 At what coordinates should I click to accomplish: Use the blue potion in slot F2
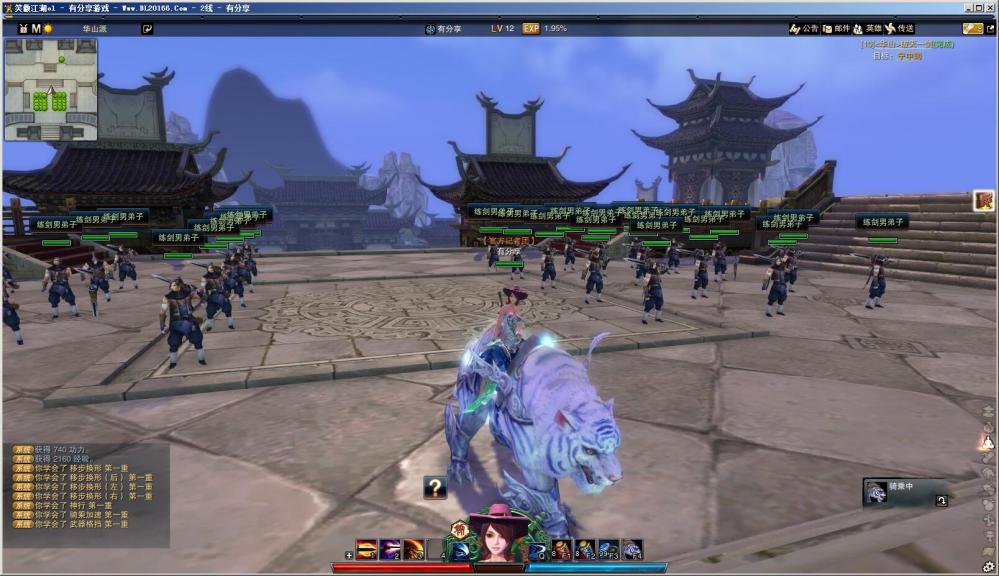click(585, 550)
